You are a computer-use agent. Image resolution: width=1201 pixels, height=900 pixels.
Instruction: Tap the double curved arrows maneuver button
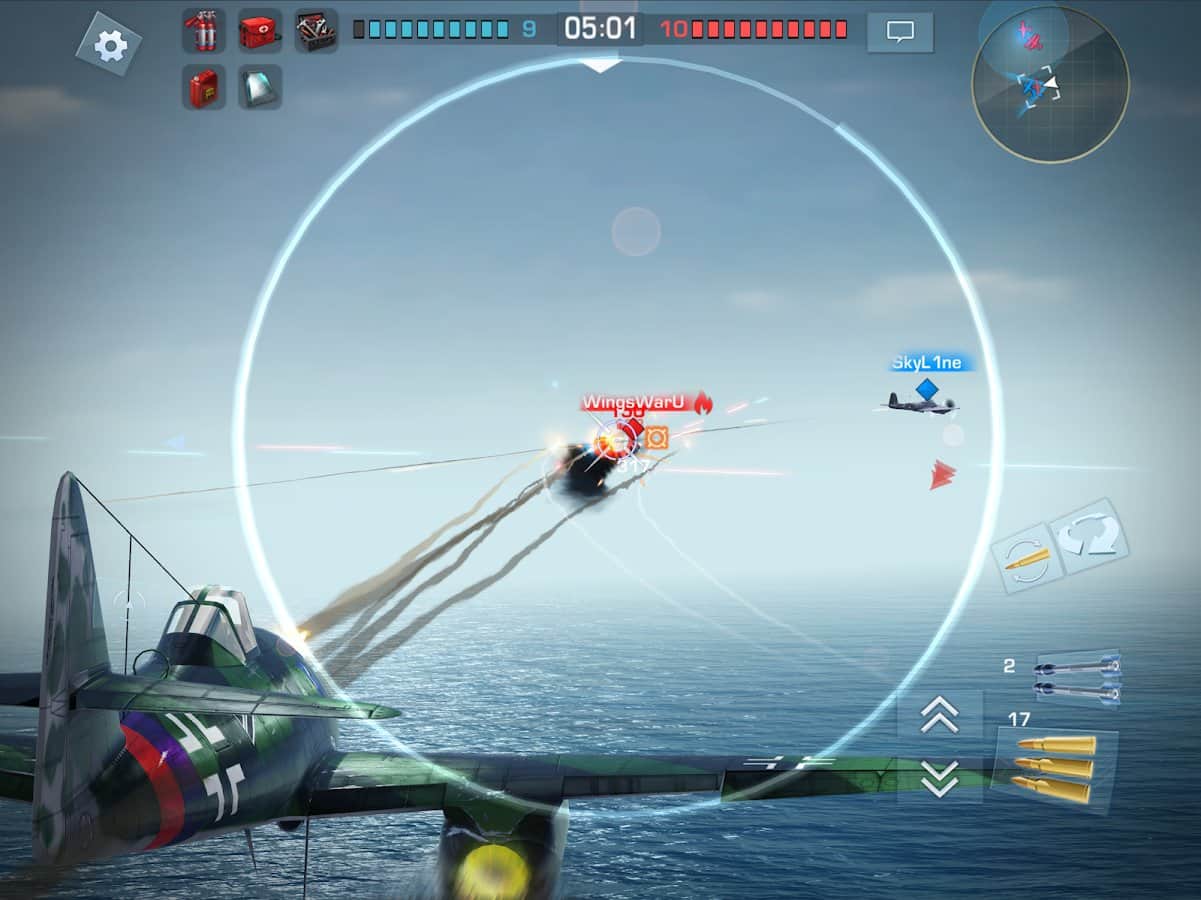pyautogui.click(x=1092, y=535)
